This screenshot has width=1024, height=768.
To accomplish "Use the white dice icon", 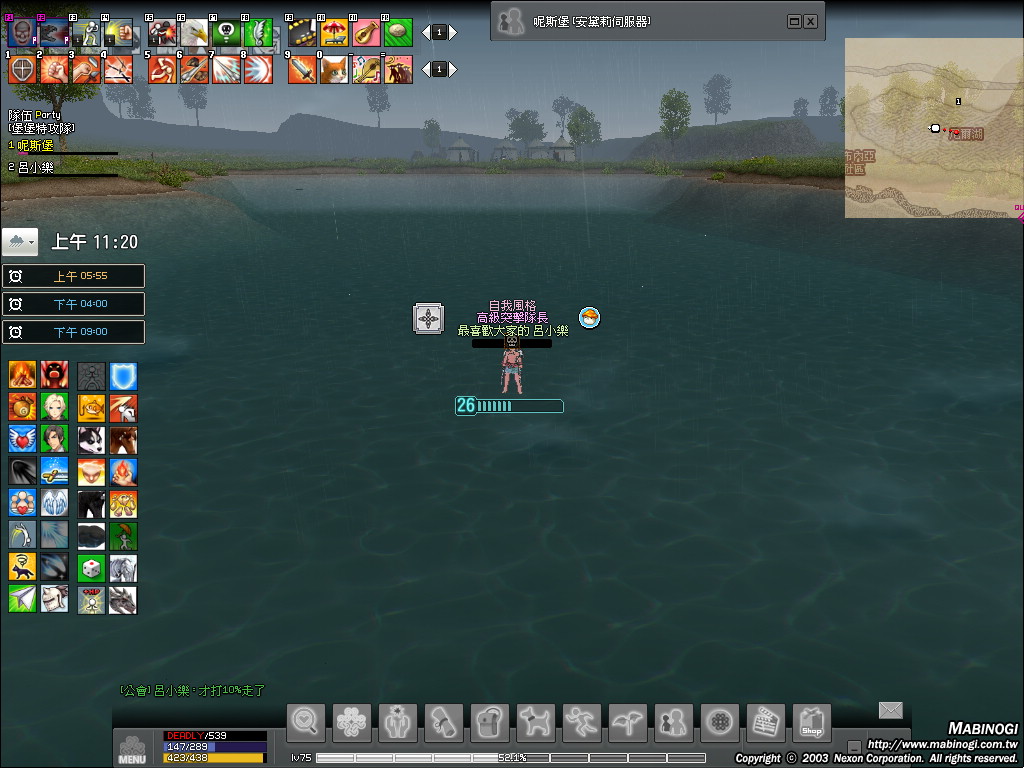I will 91,568.
